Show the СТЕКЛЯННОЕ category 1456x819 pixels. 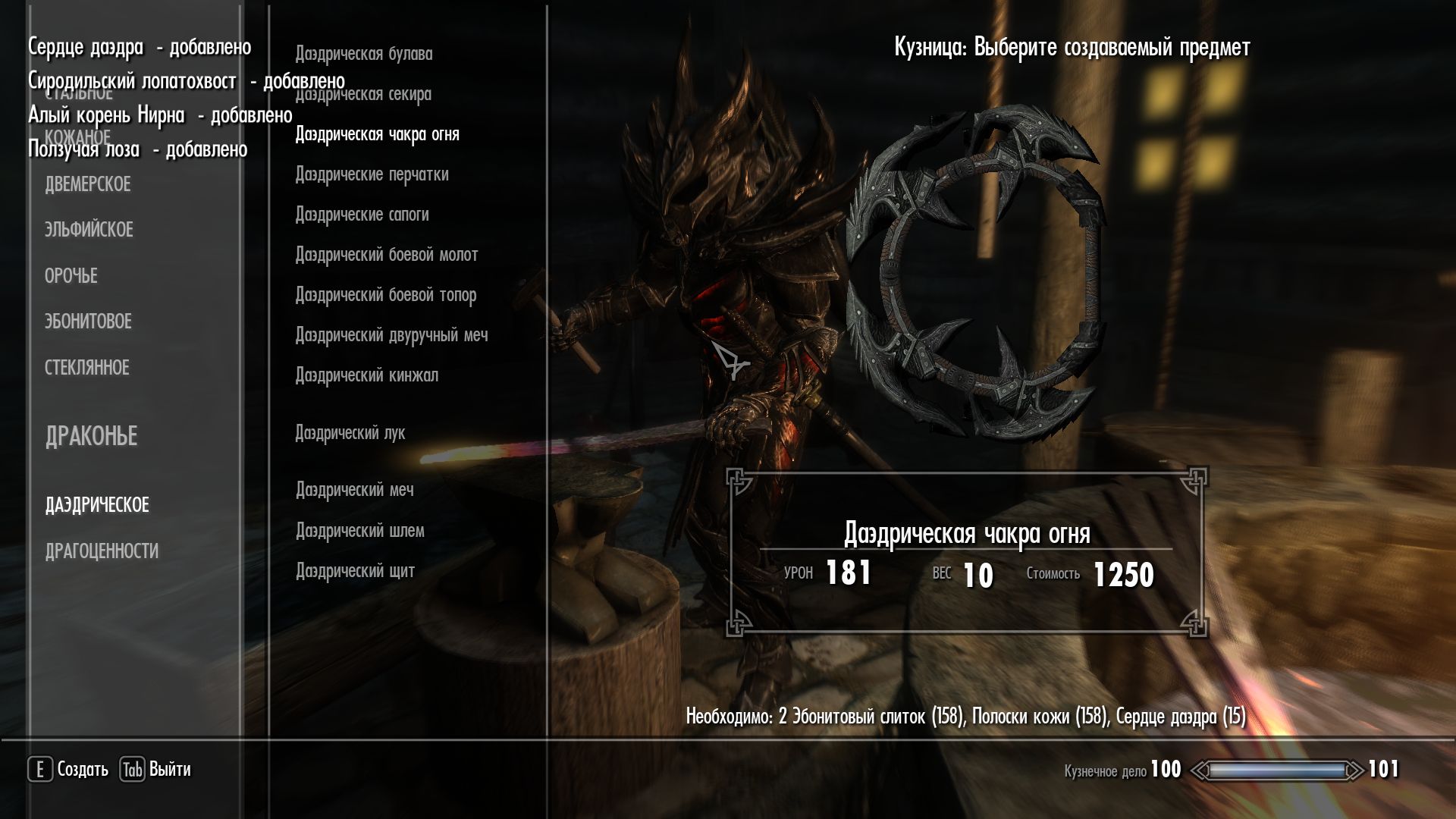[87, 368]
